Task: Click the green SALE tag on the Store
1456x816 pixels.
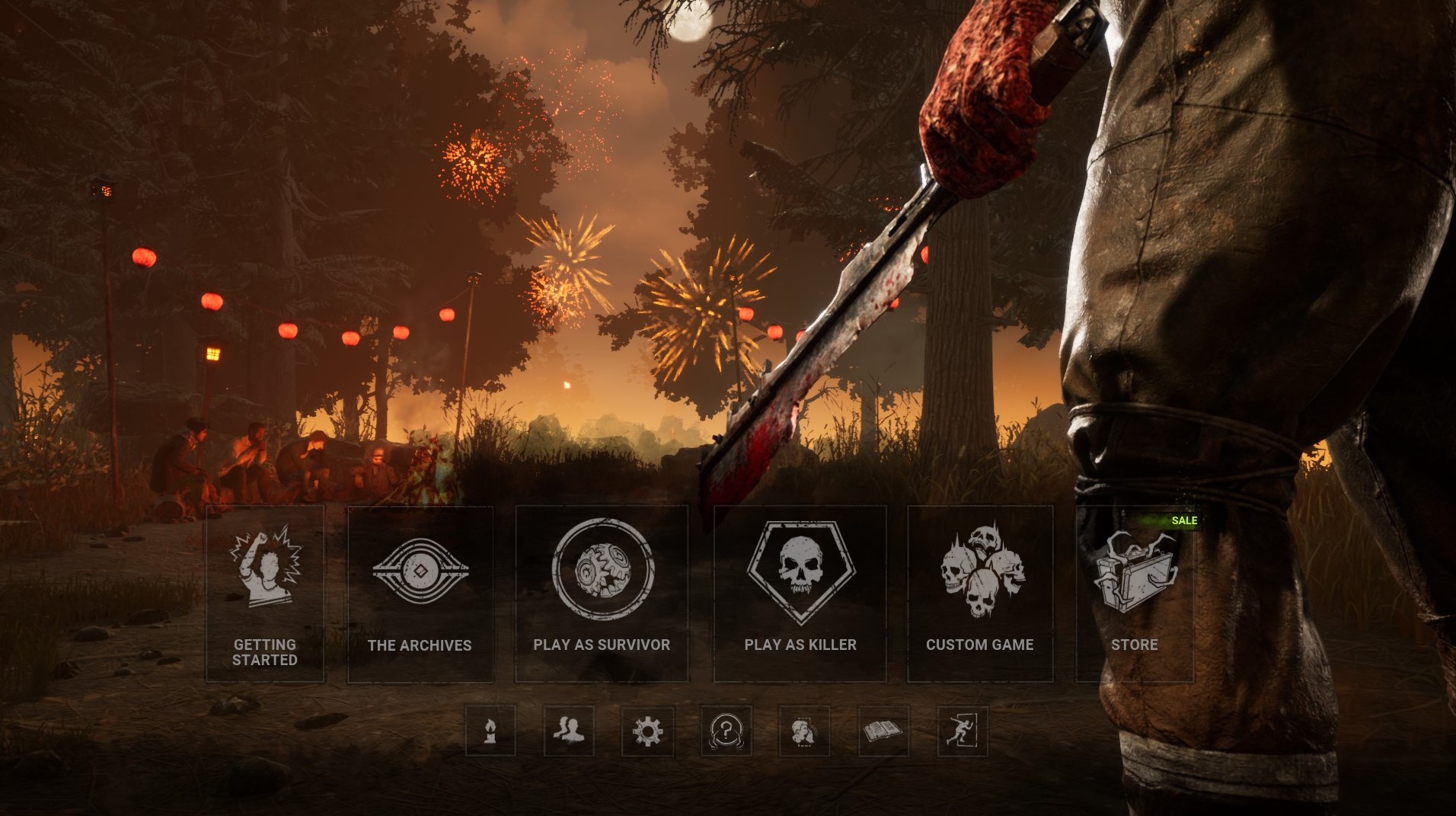Action: pyautogui.click(x=1185, y=520)
